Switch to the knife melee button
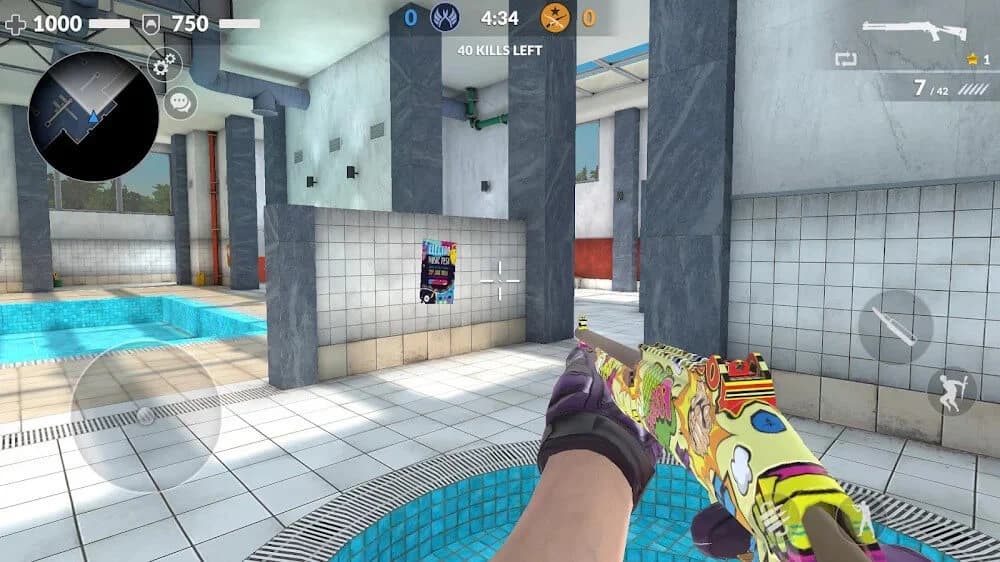Viewport: 1000px width, 562px height. [895, 327]
